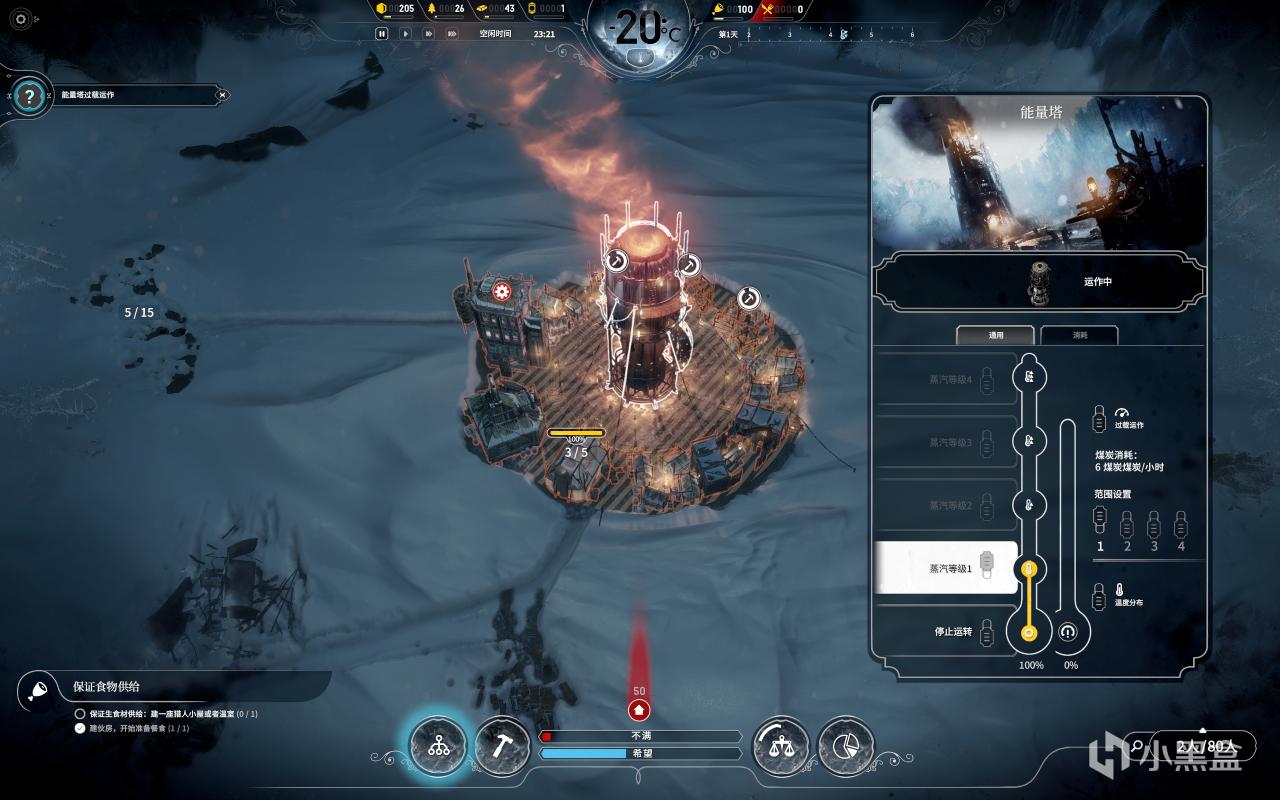Viewport: 1280px width, 800px height.
Task: Open the 保证食物供给 objective tracker
Action: click(107, 687)
